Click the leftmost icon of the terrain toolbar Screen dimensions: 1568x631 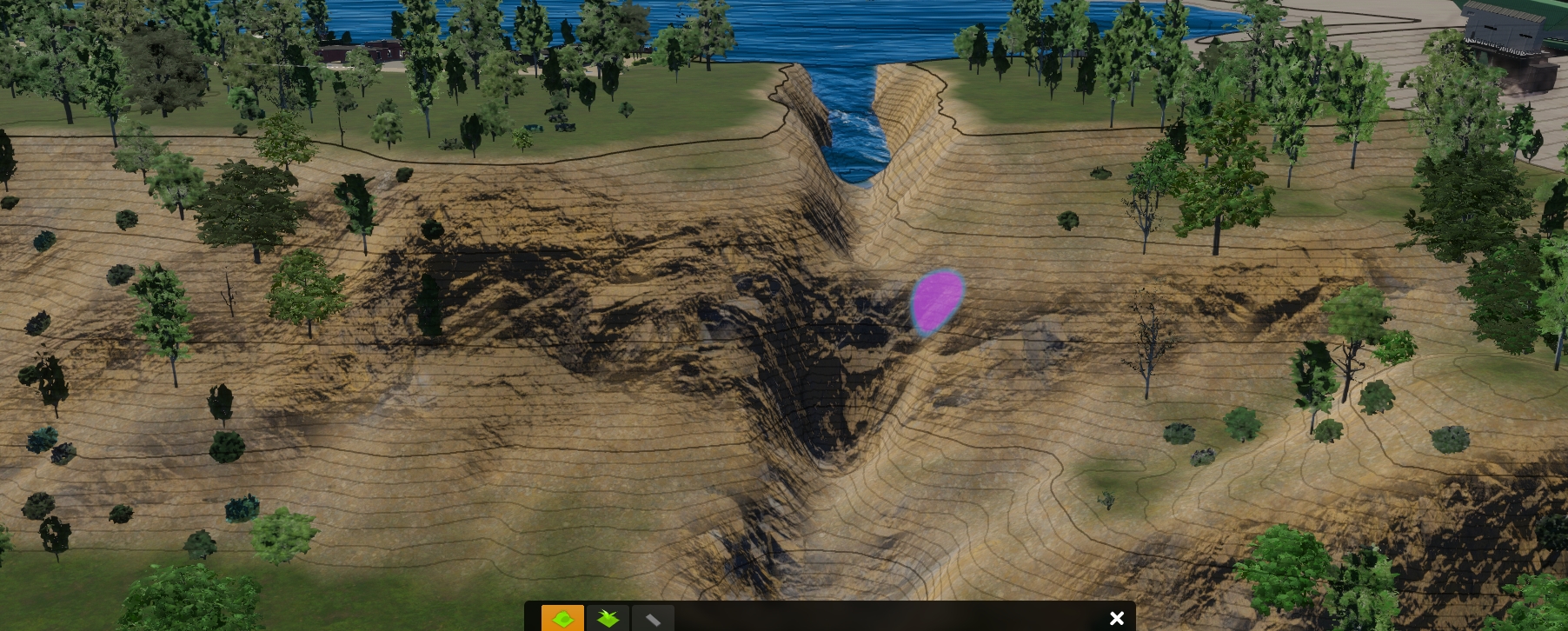[564, 618]
